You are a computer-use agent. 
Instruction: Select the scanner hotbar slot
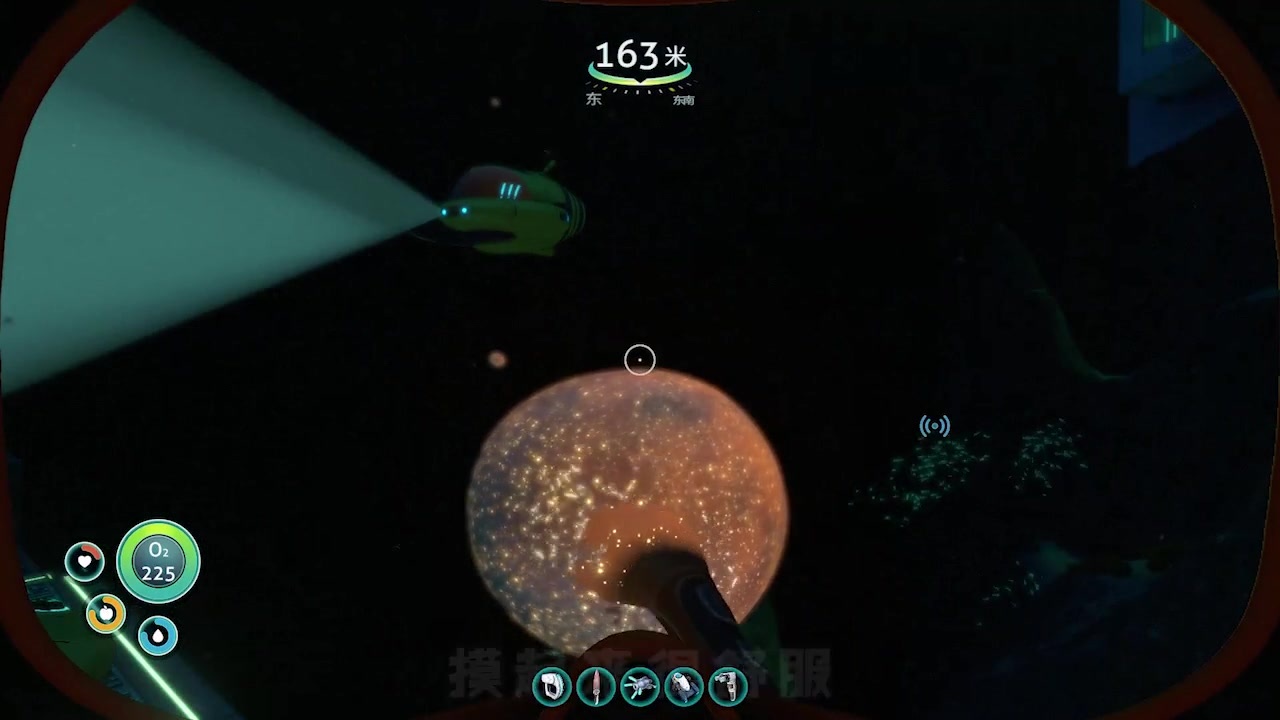coord(552,686)
